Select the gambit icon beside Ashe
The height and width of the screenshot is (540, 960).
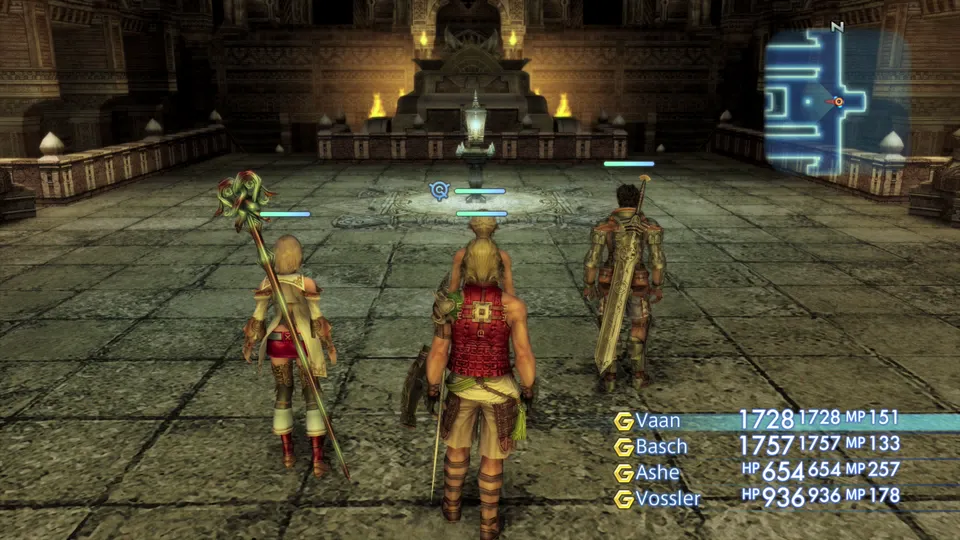tap(624, 473)
